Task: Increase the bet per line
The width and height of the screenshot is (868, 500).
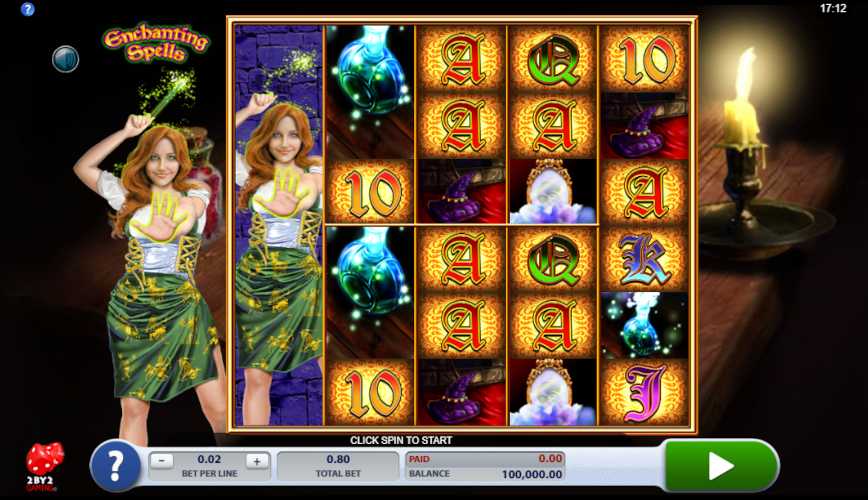Action: (256, 461)
